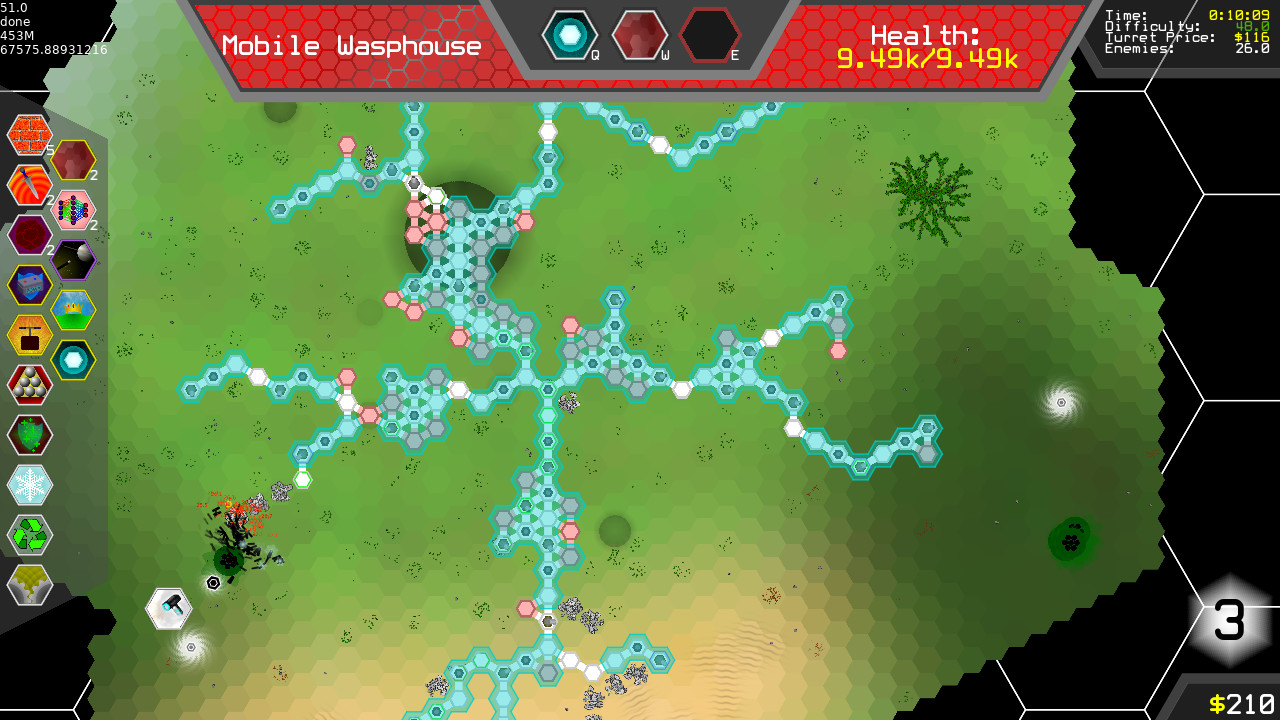Select the sword attack turret icon
1280x720 pixels.
coord(29,186)
